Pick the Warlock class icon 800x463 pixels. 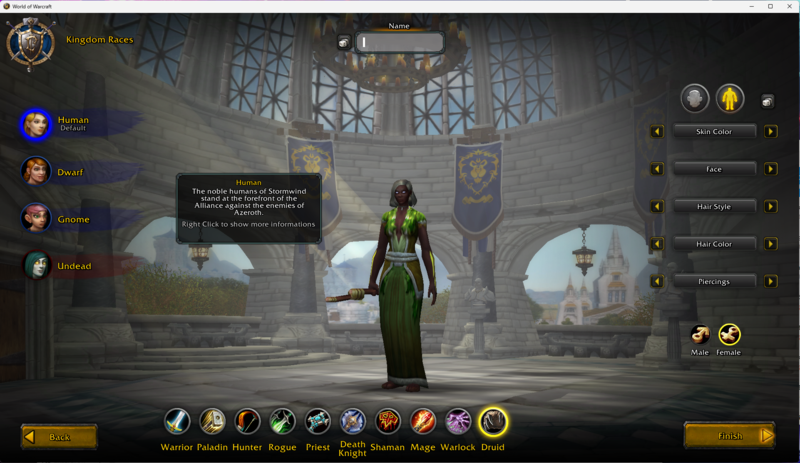pyautogui.click(x=458, y=421)
